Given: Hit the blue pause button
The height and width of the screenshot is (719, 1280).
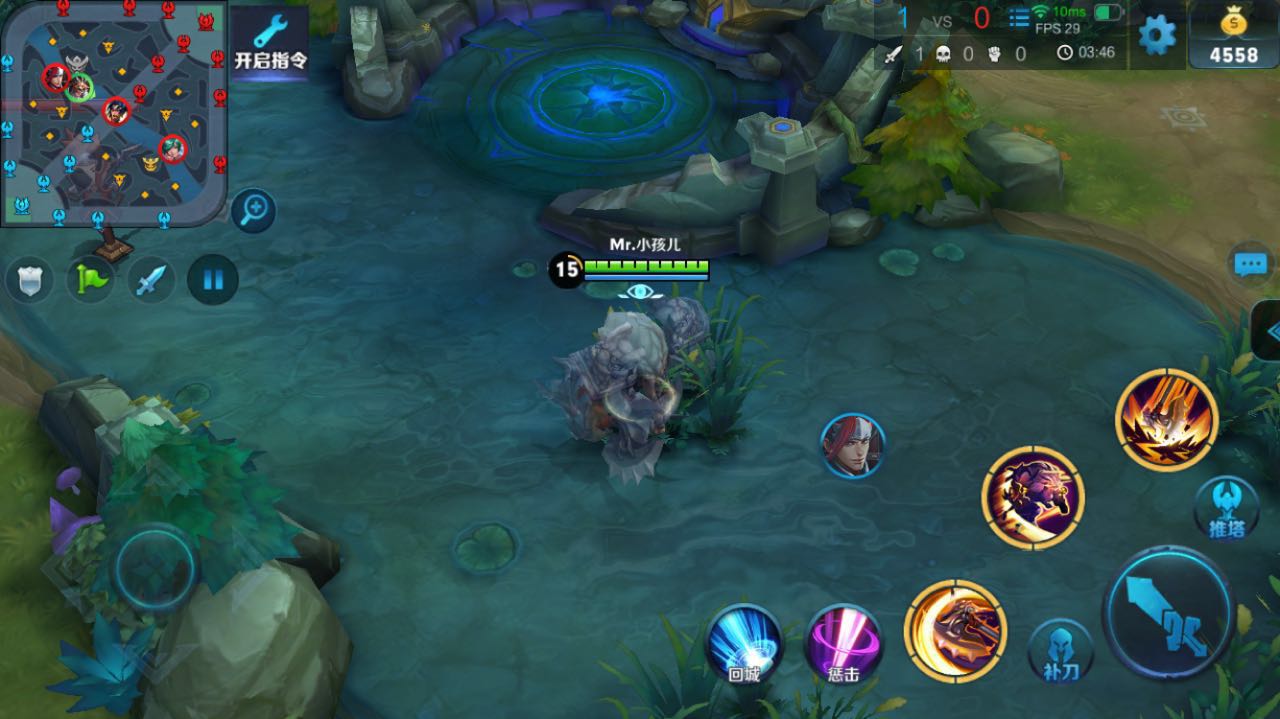Looking at the screenshot, I should point(213,279).
